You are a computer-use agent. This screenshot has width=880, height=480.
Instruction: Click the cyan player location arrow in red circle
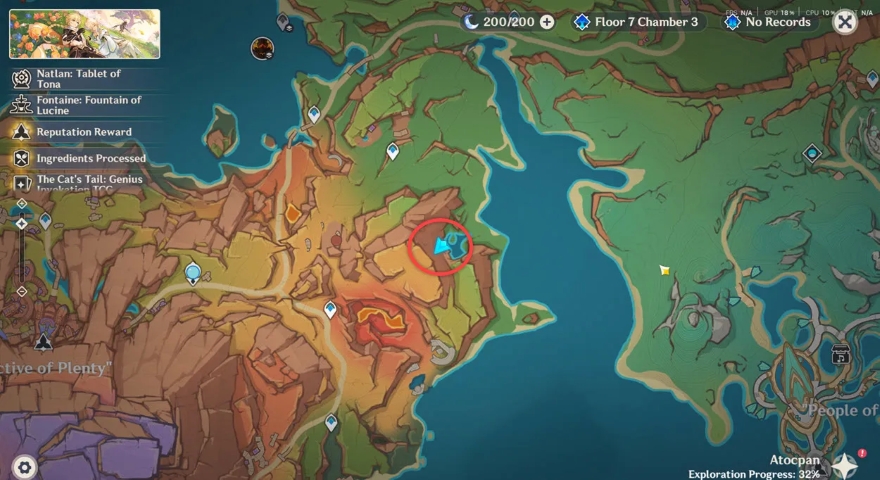point(441,246)
